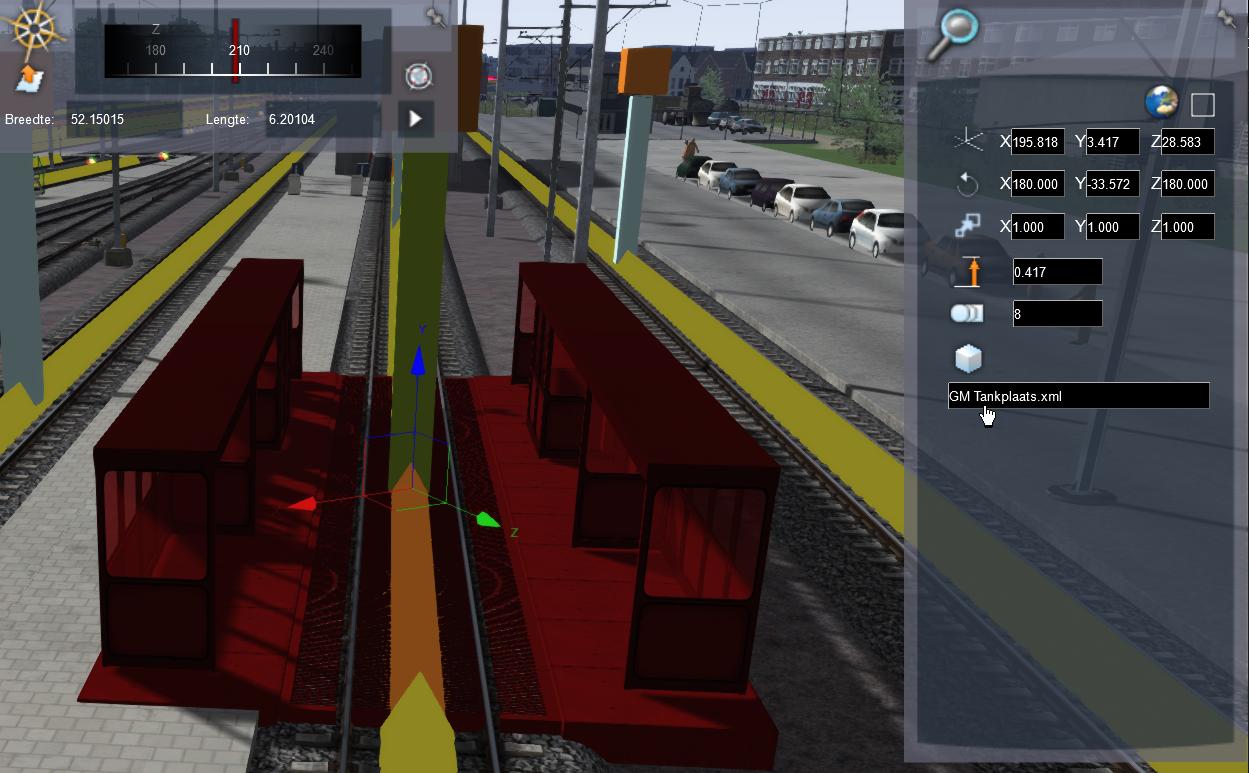1249x773 pixels.
Task: Pin the compass panel with the pushpin
Action: coord(435,17)
